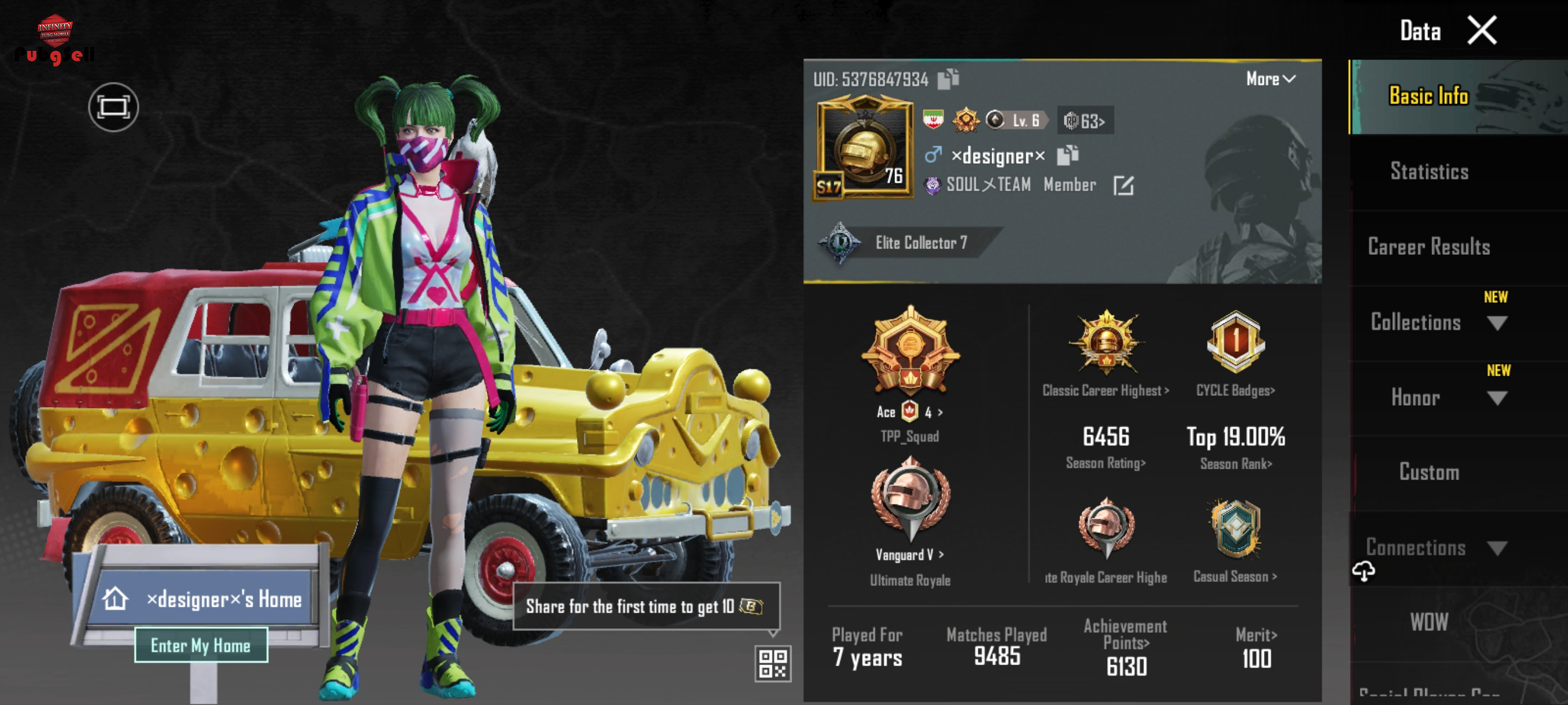
Task: Copy the ×designer× nickname
Action: (x=1067, y=155)
